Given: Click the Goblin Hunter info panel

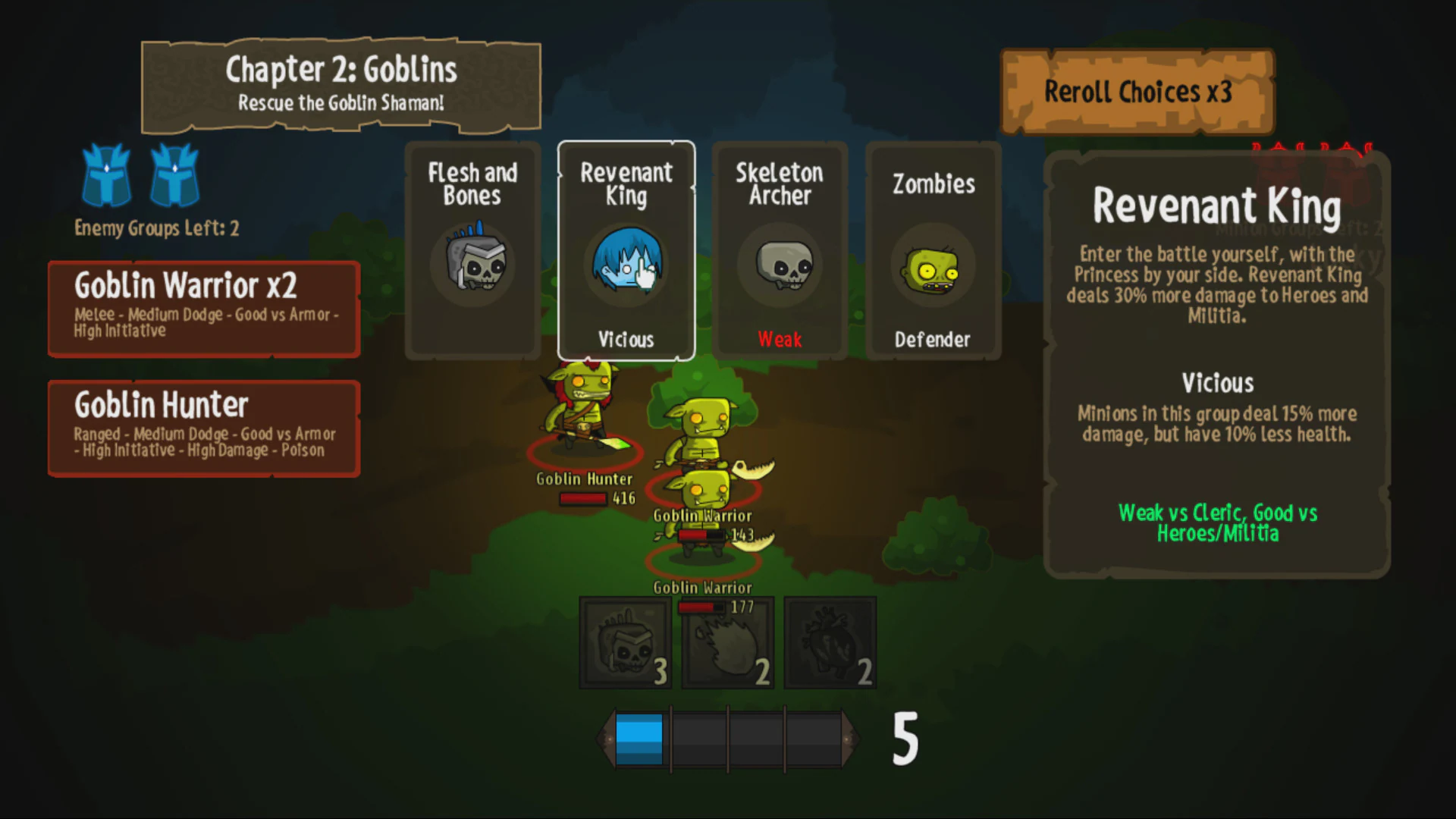Looking at the screenshot, I should click(203, 427).
